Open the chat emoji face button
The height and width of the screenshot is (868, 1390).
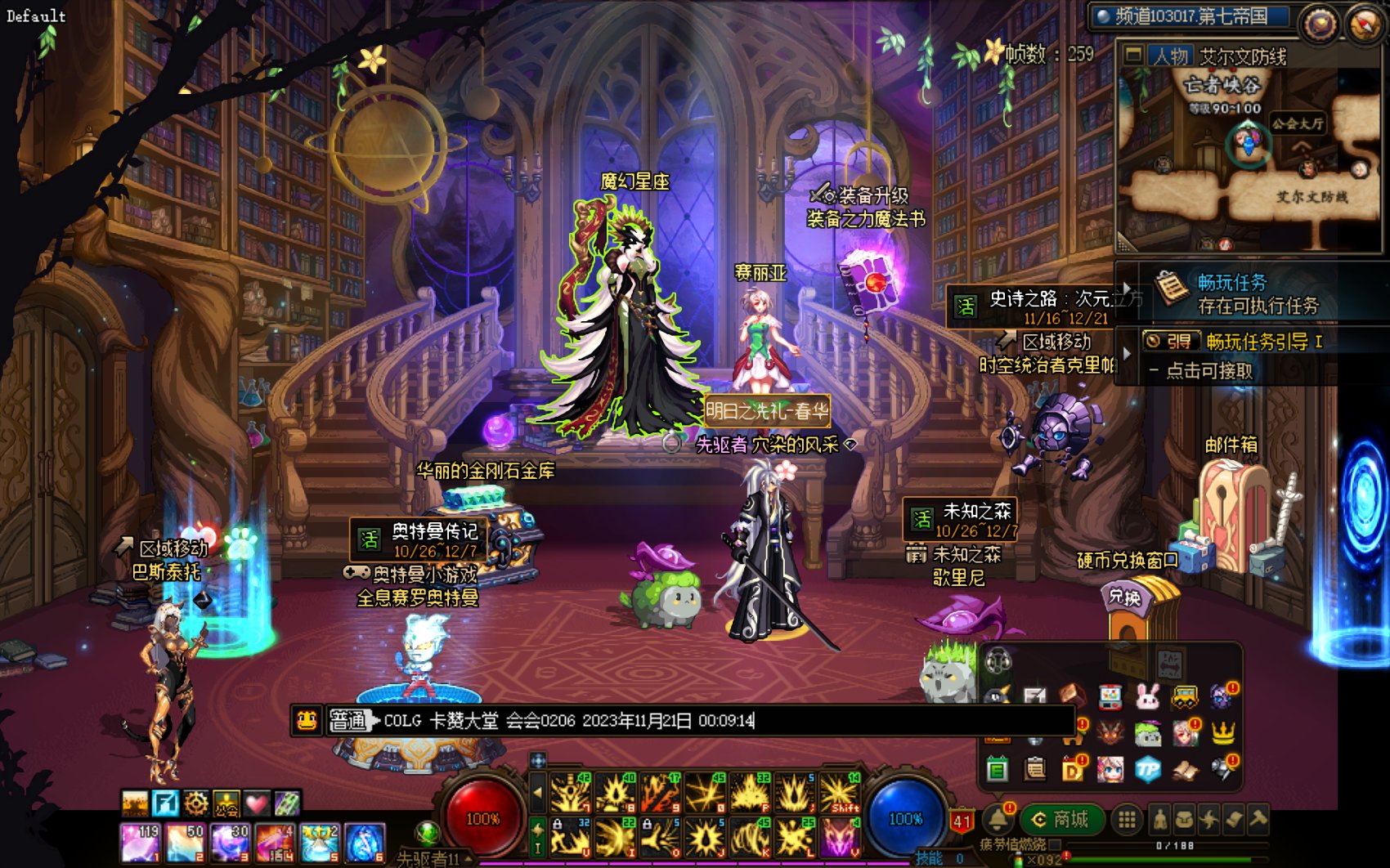click(x=307, y=721)
